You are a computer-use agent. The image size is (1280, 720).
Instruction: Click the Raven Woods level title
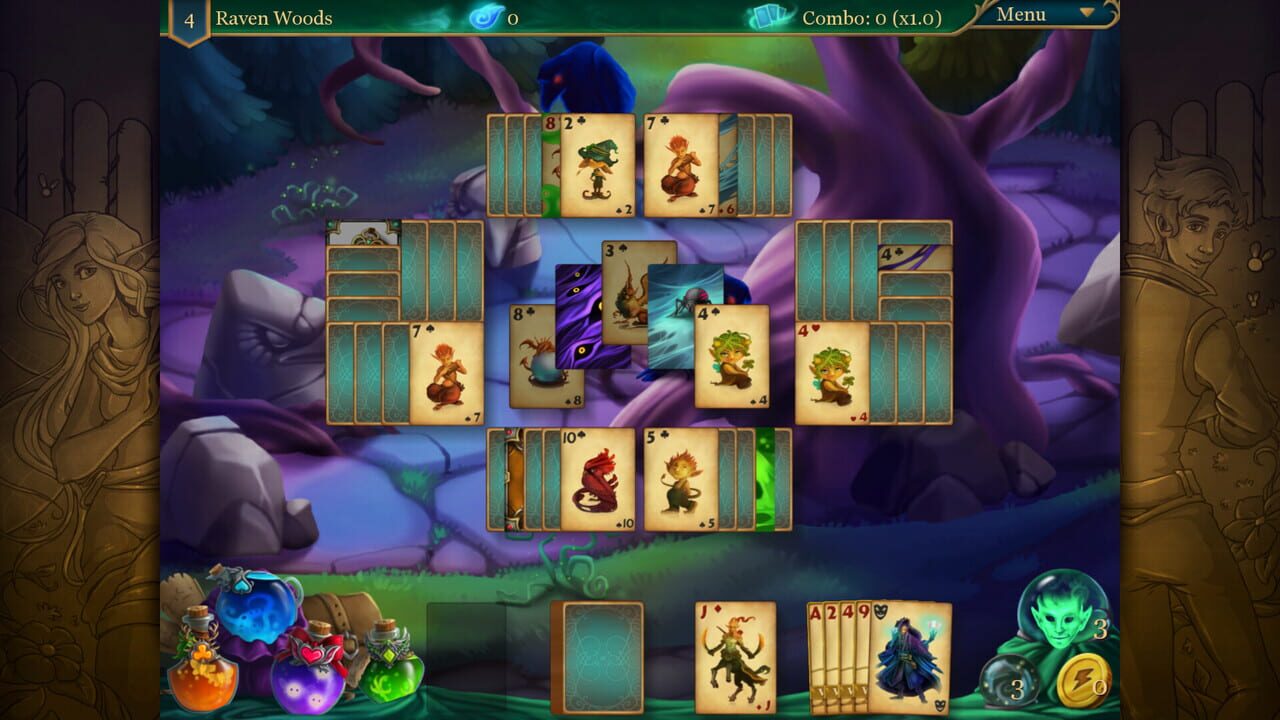pos(273,18)
